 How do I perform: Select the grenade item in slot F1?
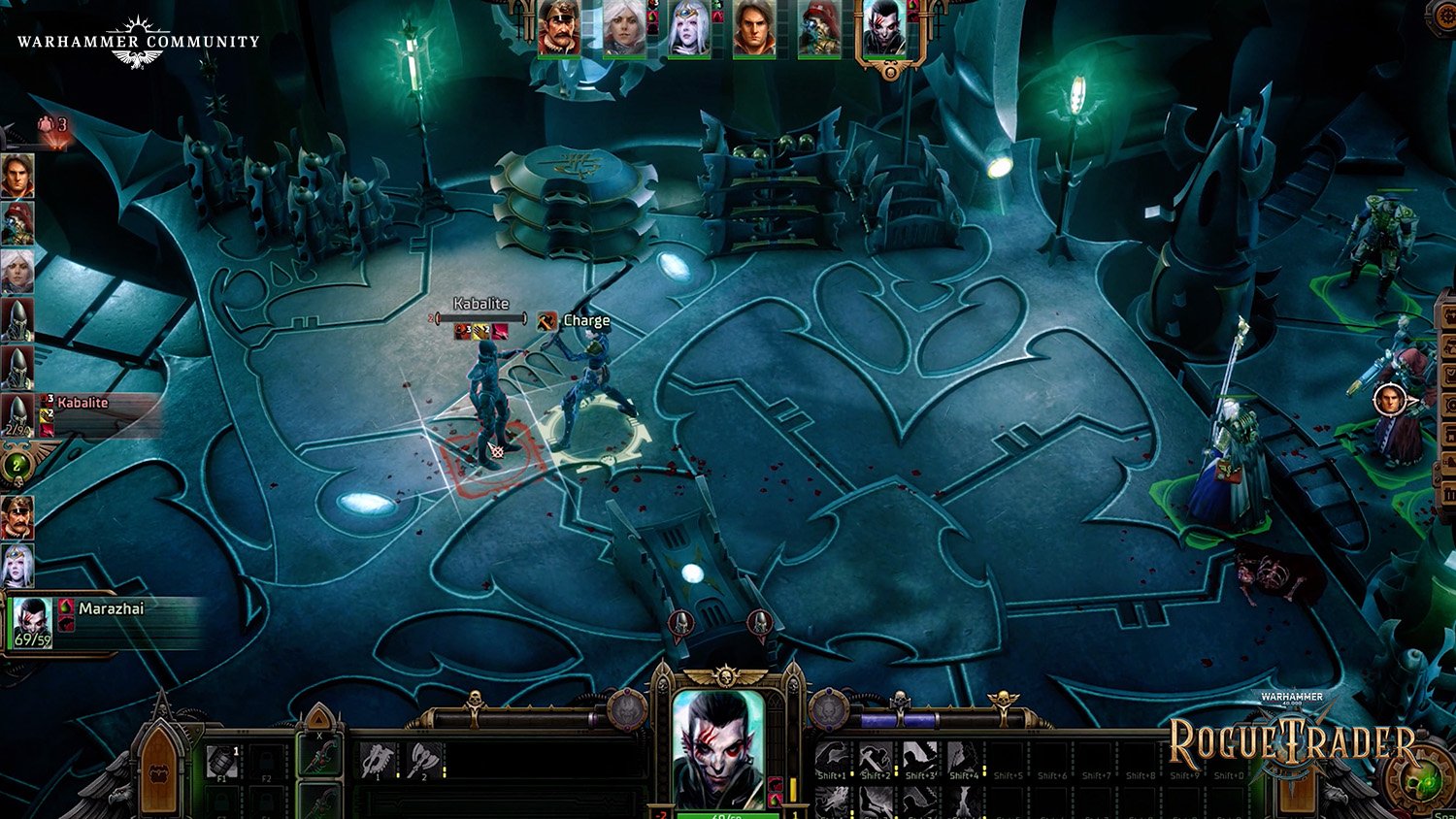pos(220,762)
